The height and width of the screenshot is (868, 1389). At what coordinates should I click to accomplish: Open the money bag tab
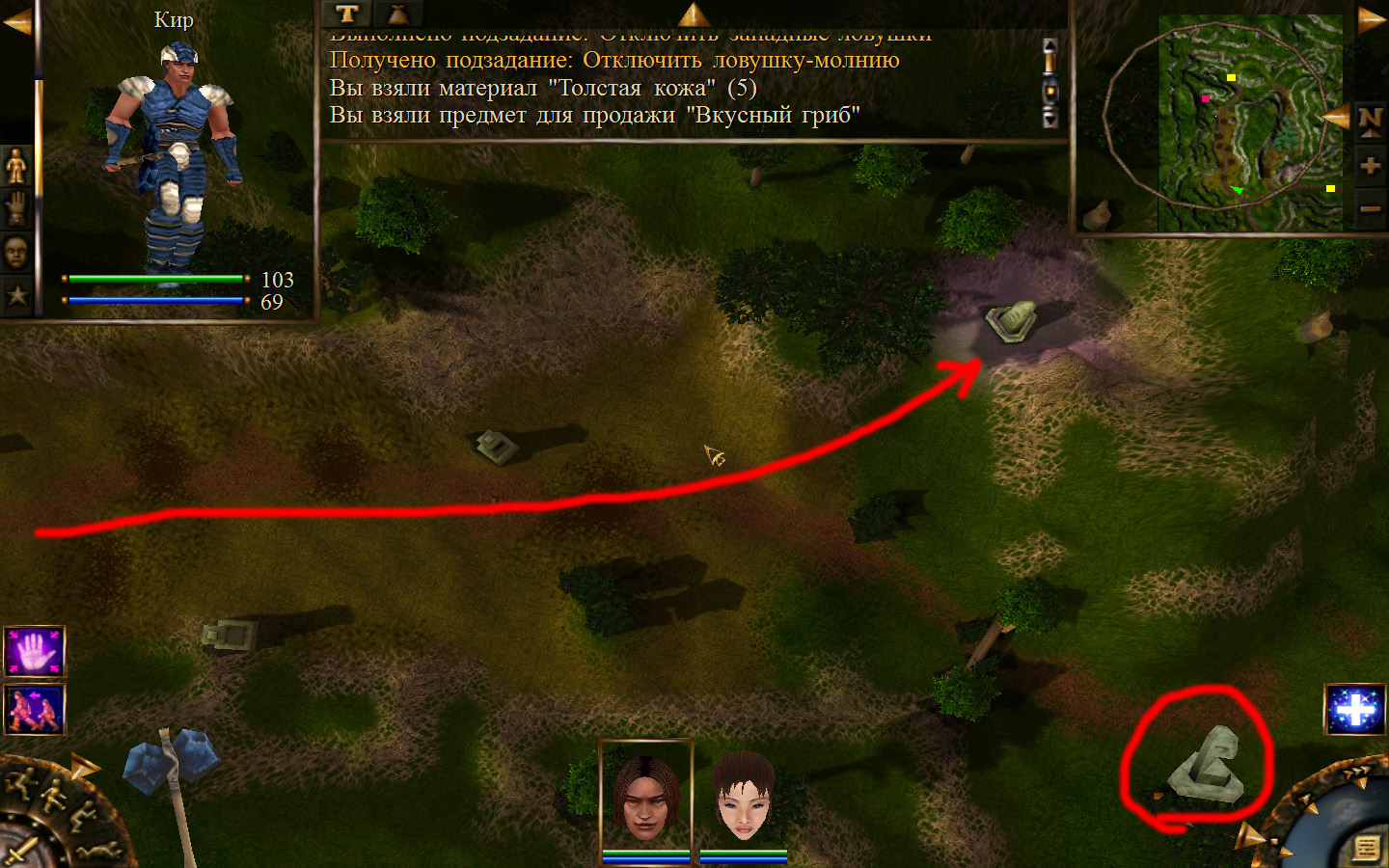coord(396,14)
